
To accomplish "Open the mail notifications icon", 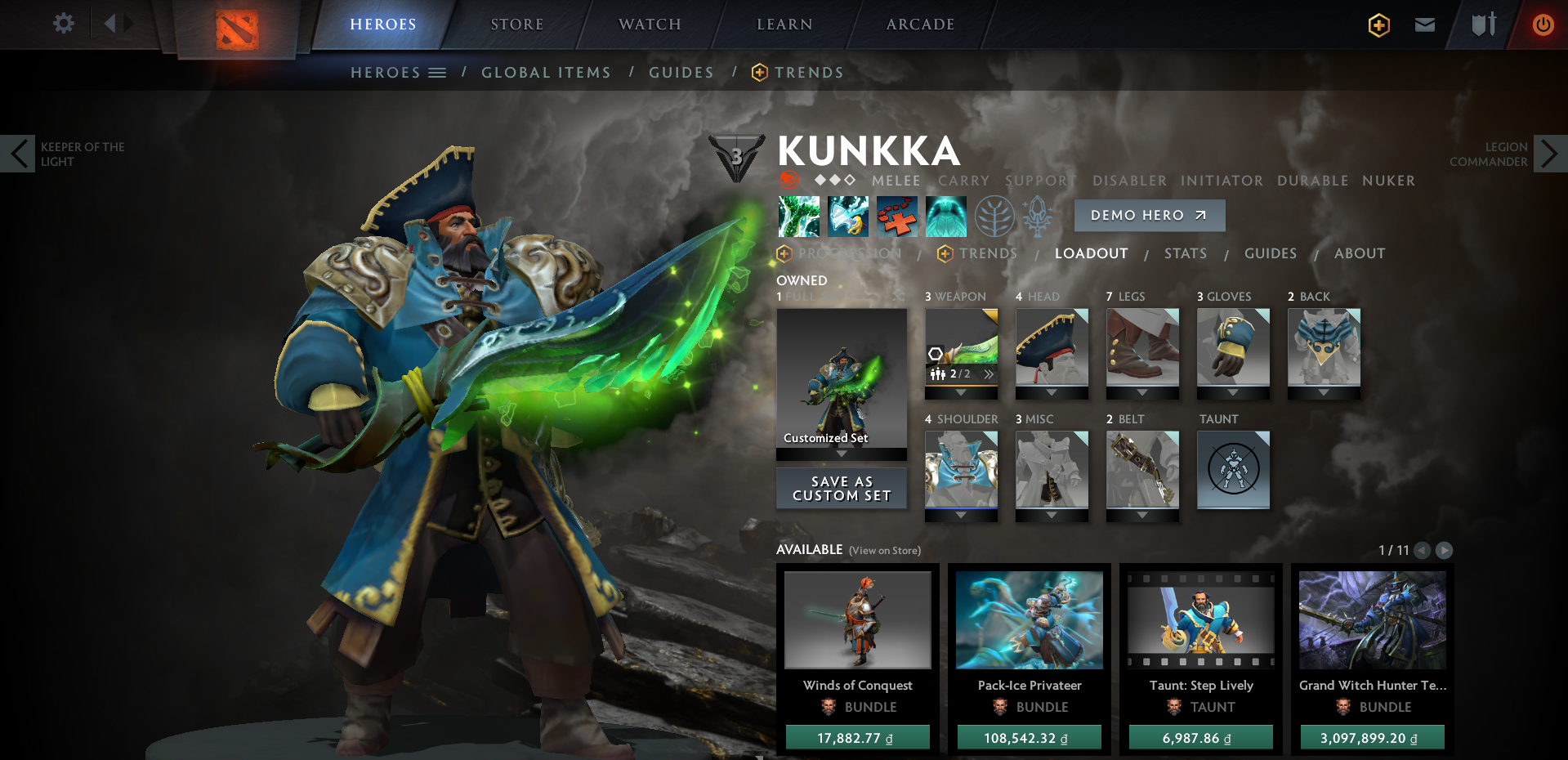I will pyautogui.click(x=1424, y=25).
